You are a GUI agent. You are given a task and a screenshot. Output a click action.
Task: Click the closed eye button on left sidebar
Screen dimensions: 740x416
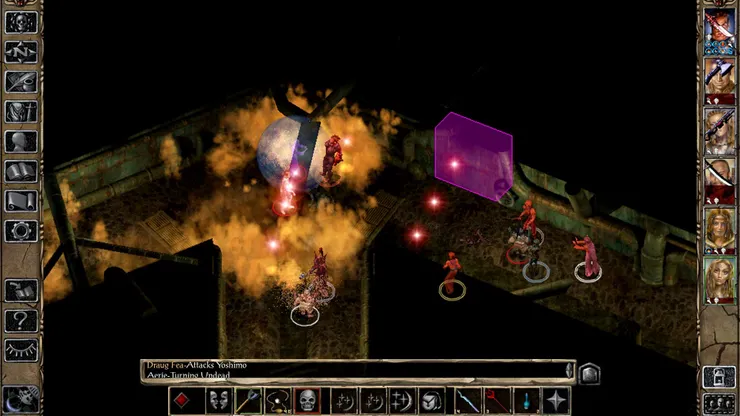(x=21, y=350)
